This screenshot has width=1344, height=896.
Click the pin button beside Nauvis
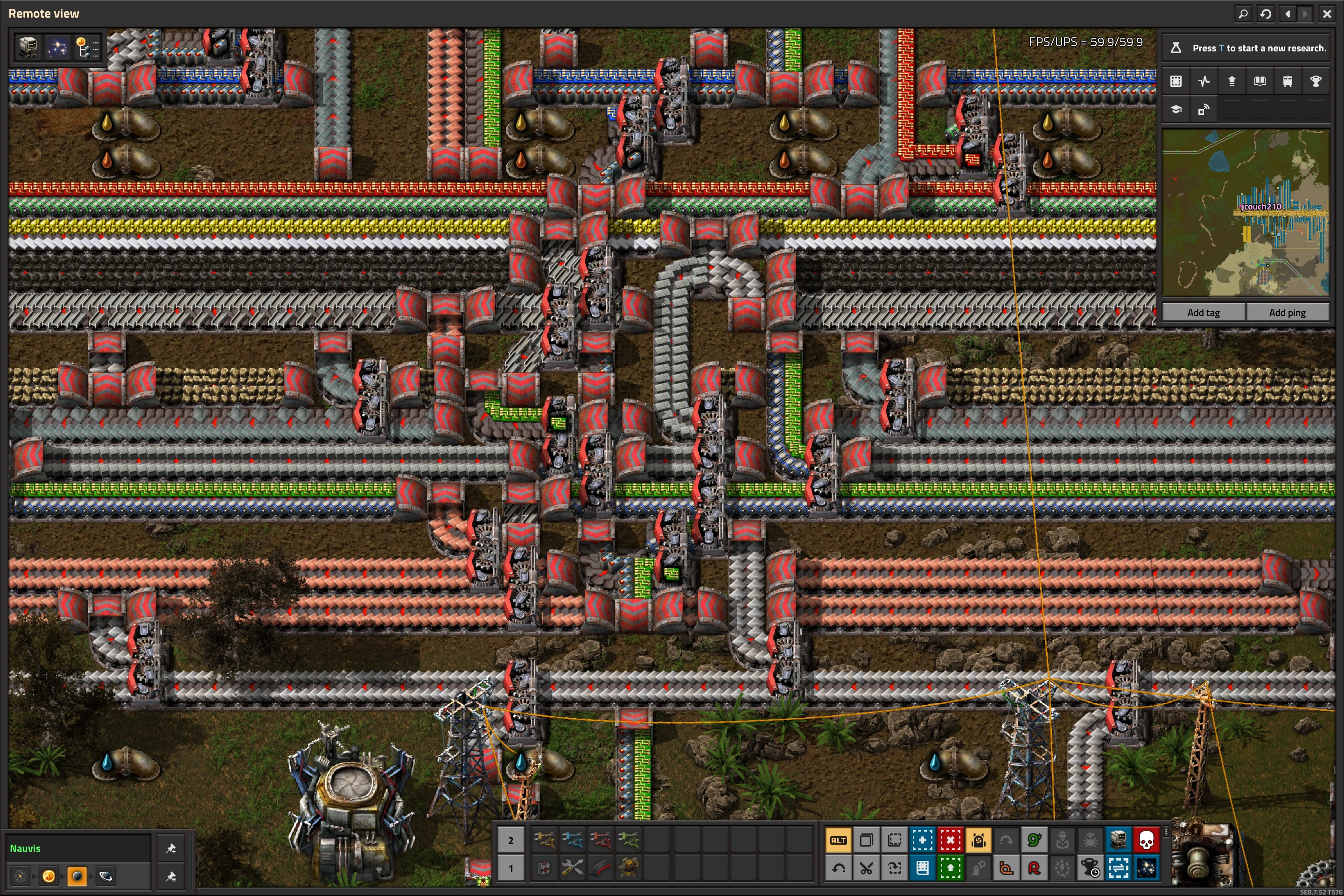(170, 848)
